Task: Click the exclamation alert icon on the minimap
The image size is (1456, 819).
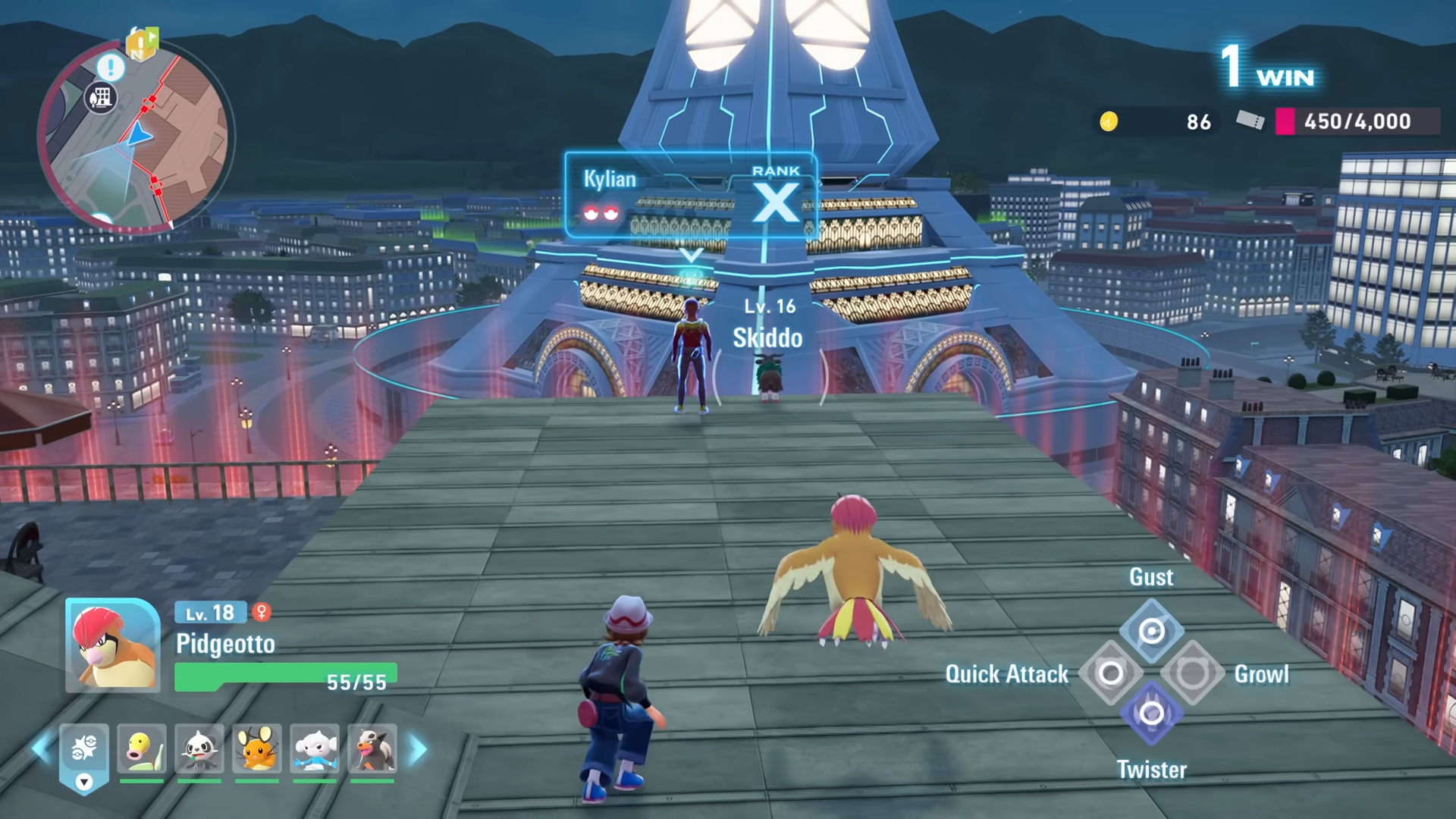Action: pos(110,67)
